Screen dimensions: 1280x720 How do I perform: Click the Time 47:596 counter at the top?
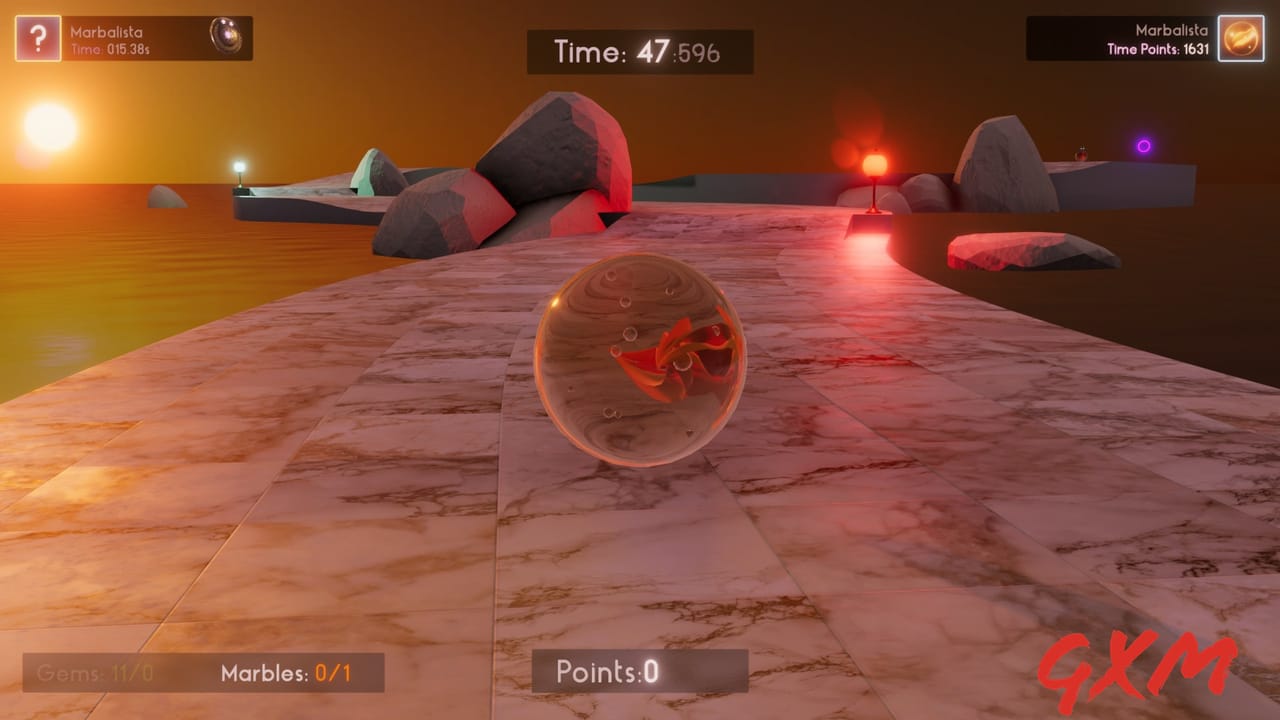tap(640, 52)
